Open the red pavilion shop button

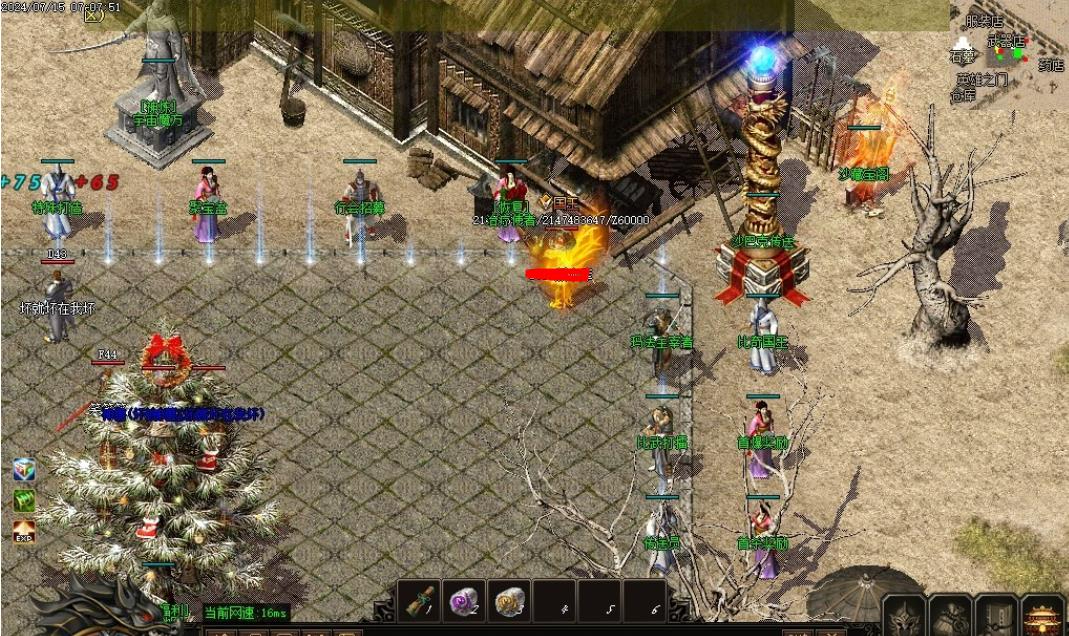[x=1044, y=616]
